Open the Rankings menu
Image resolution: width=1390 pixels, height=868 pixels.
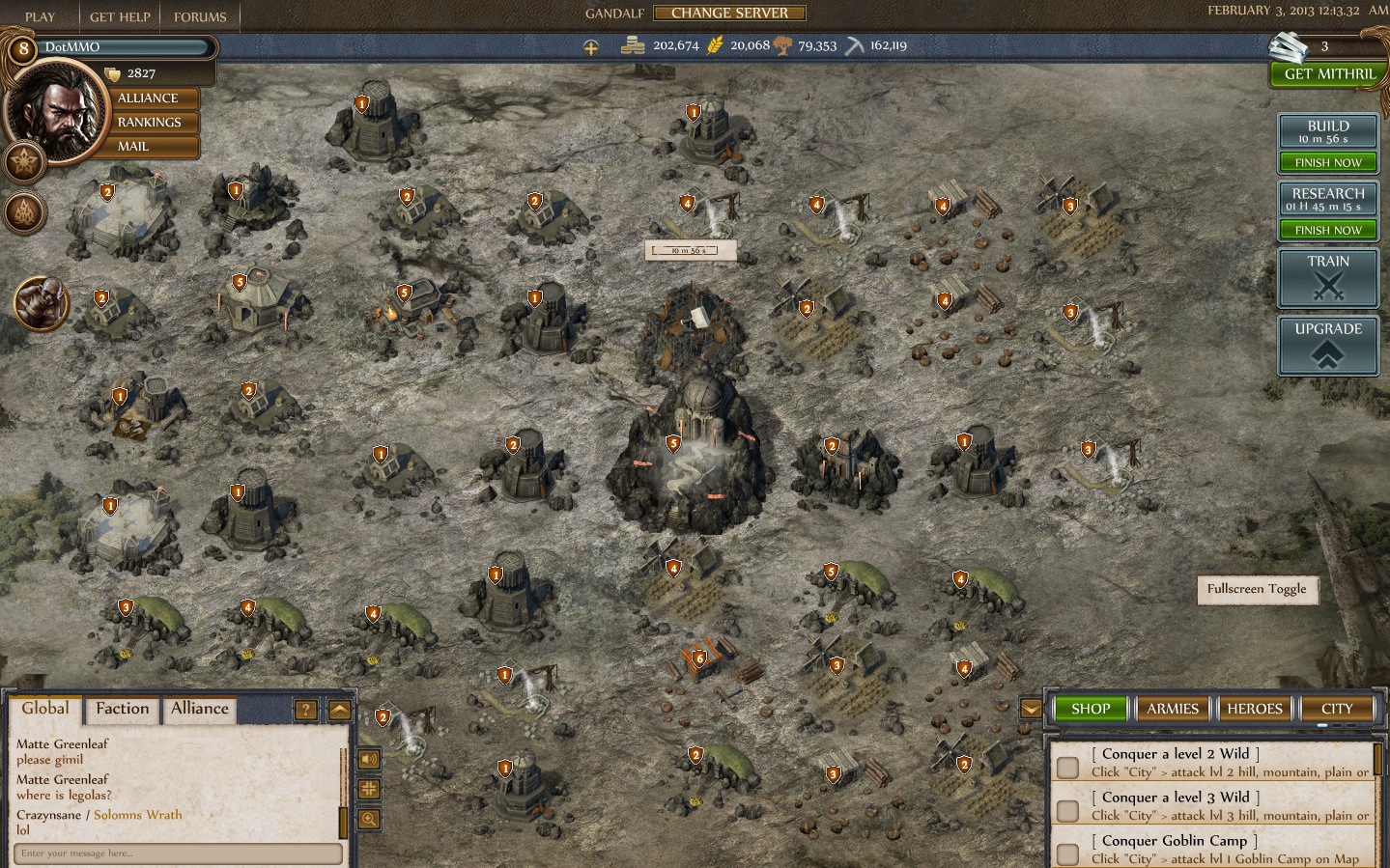(x=149, y=123)
